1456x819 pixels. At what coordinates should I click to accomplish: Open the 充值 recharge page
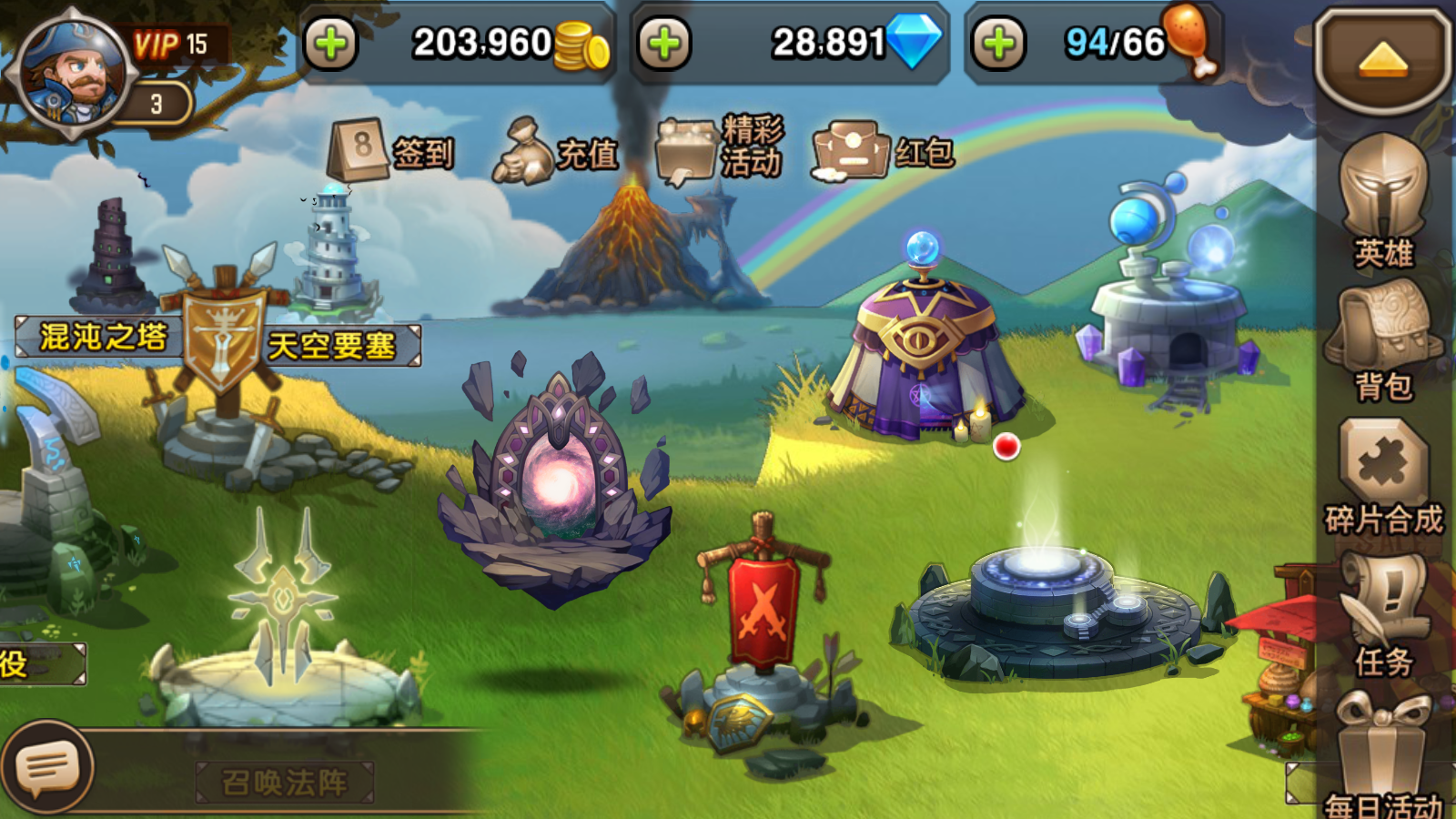(555, 150)
